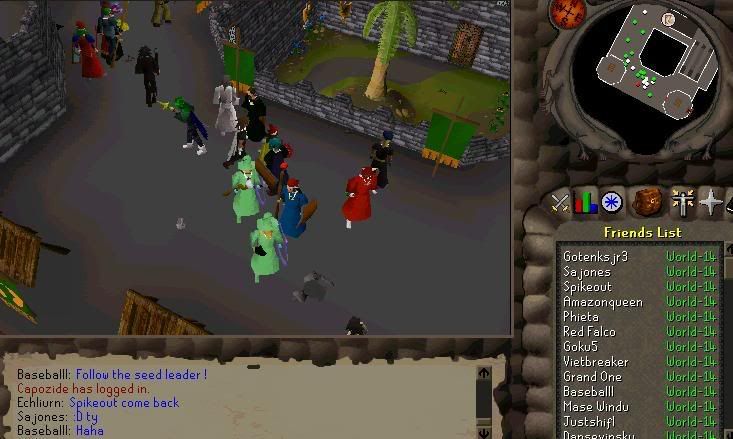Select friend Grand One in Friends List
The image size is (733, 439).
pyautogui.click(x=592, y=377)
